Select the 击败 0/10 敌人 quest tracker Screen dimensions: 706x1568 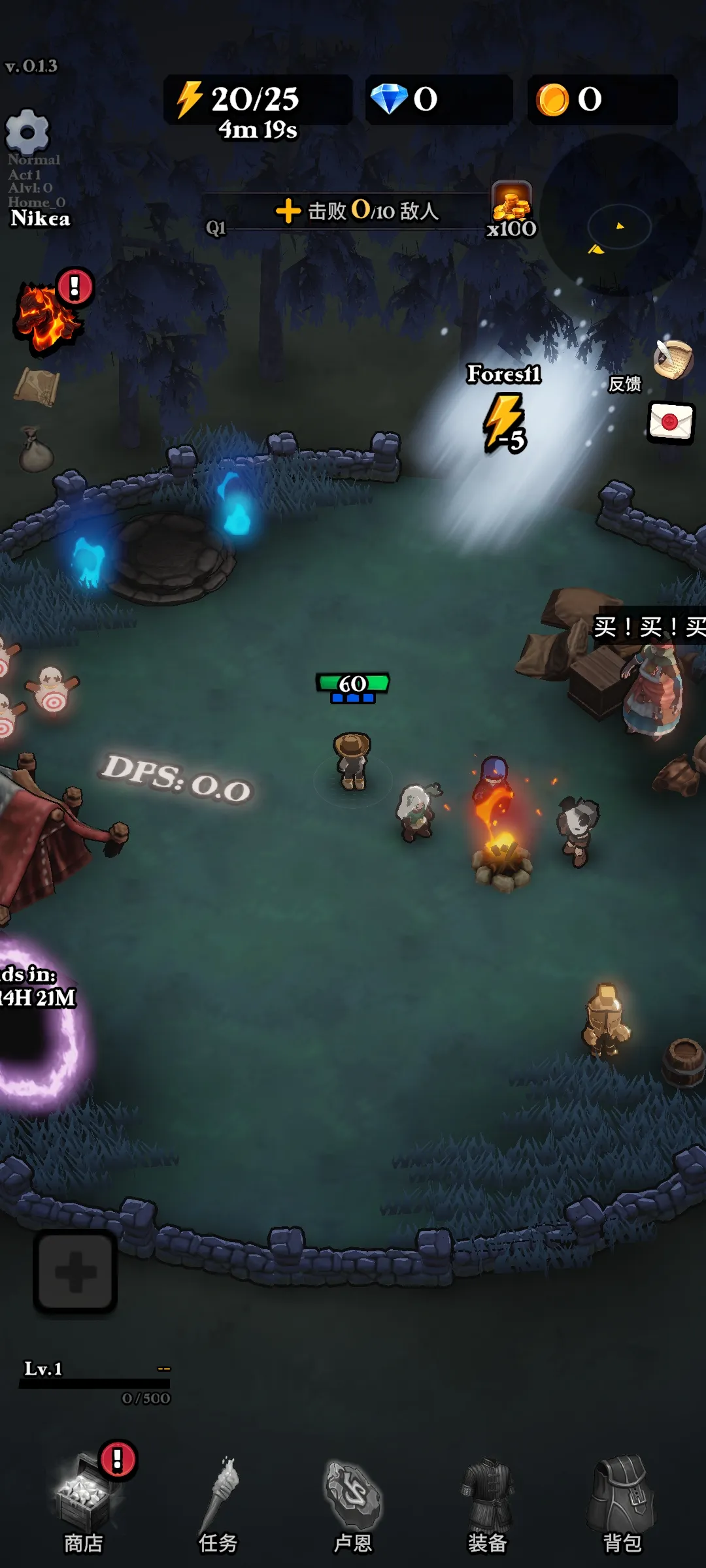click(x=357, y=211)
